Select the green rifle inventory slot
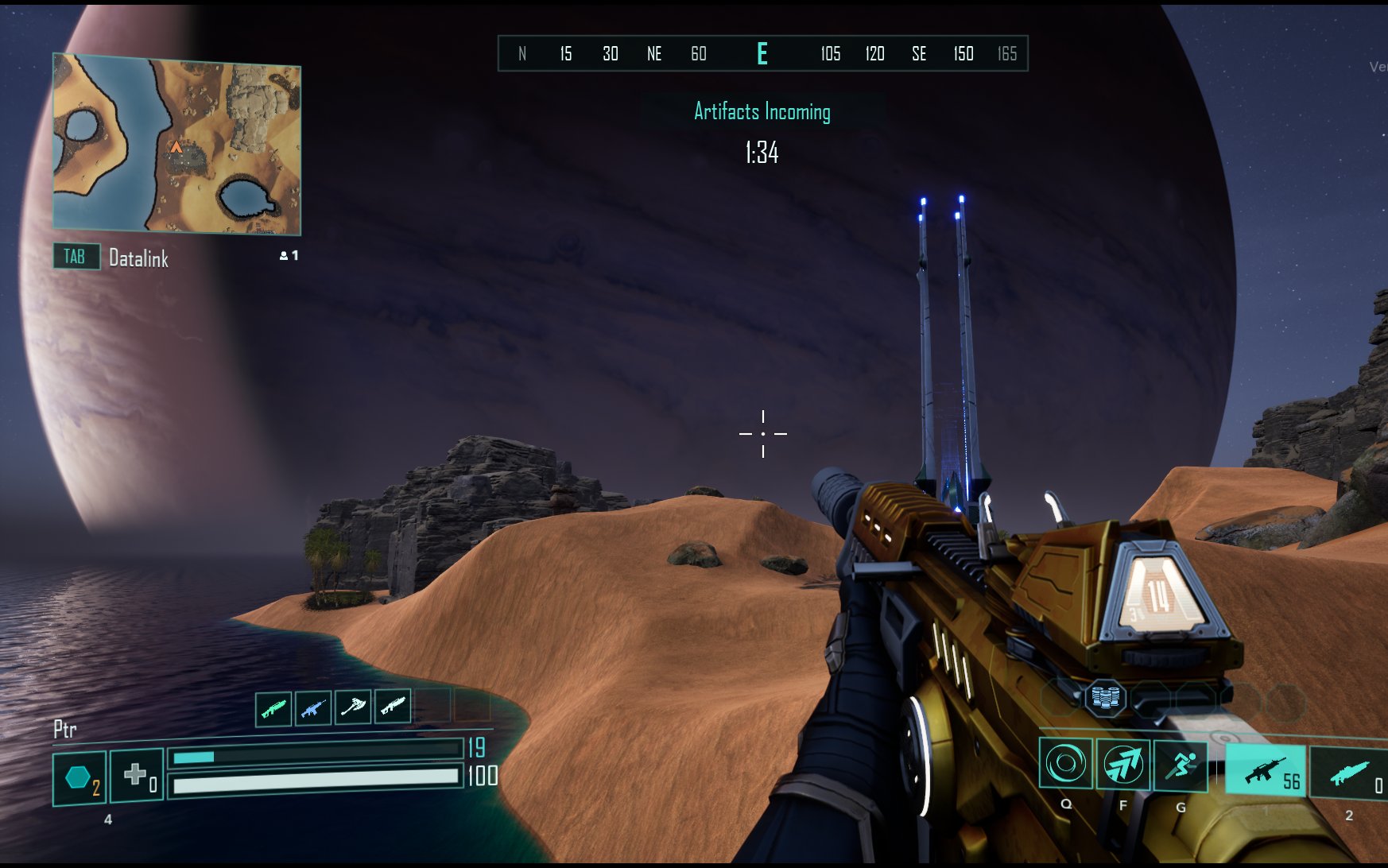 point(273,707)
